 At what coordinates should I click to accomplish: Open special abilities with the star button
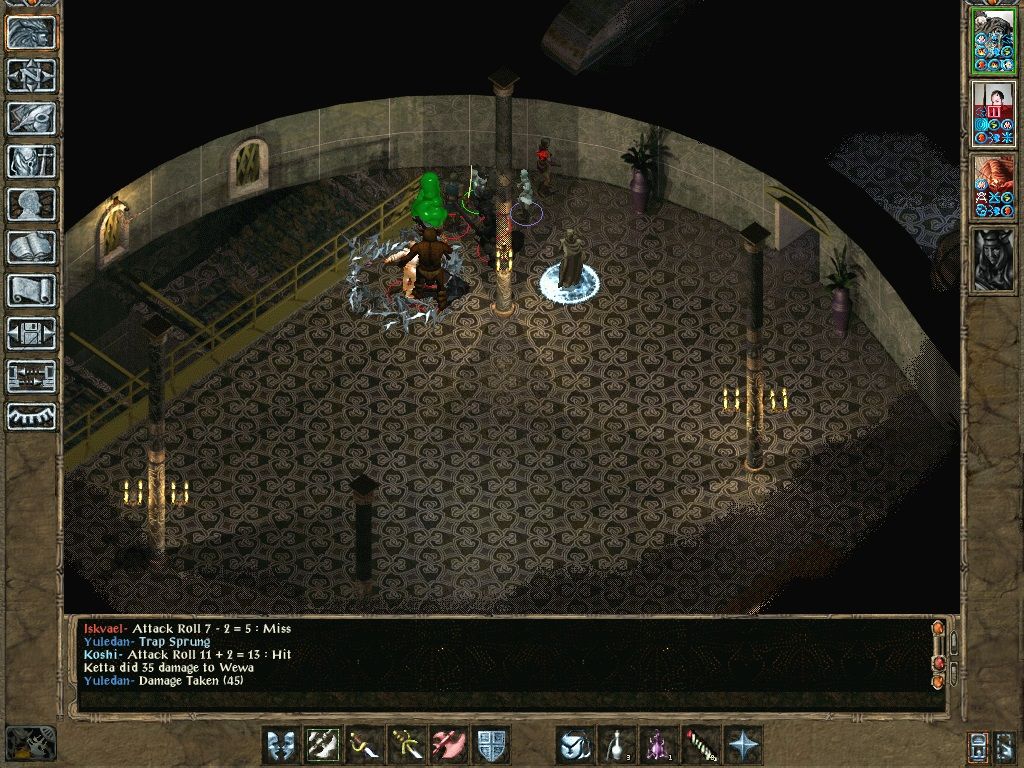coord(743,745)
